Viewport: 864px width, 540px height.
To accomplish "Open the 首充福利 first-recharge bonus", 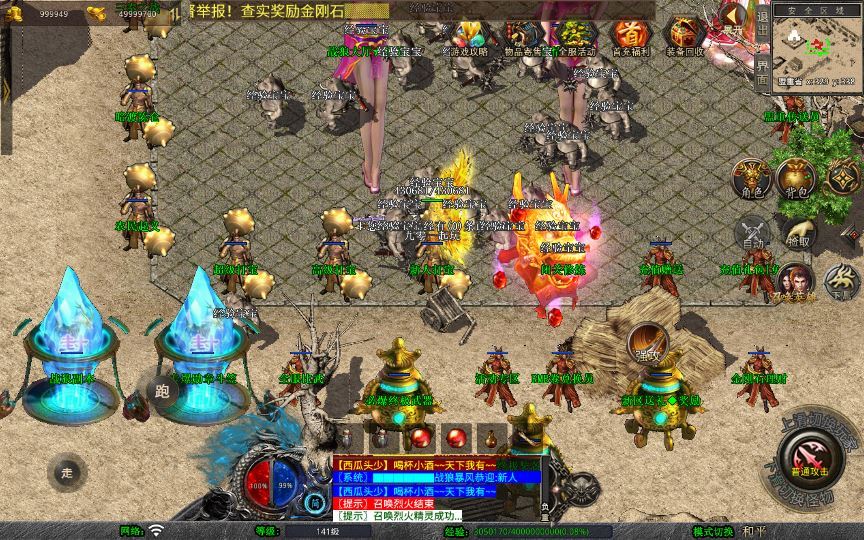I will (x=630, y=36).
